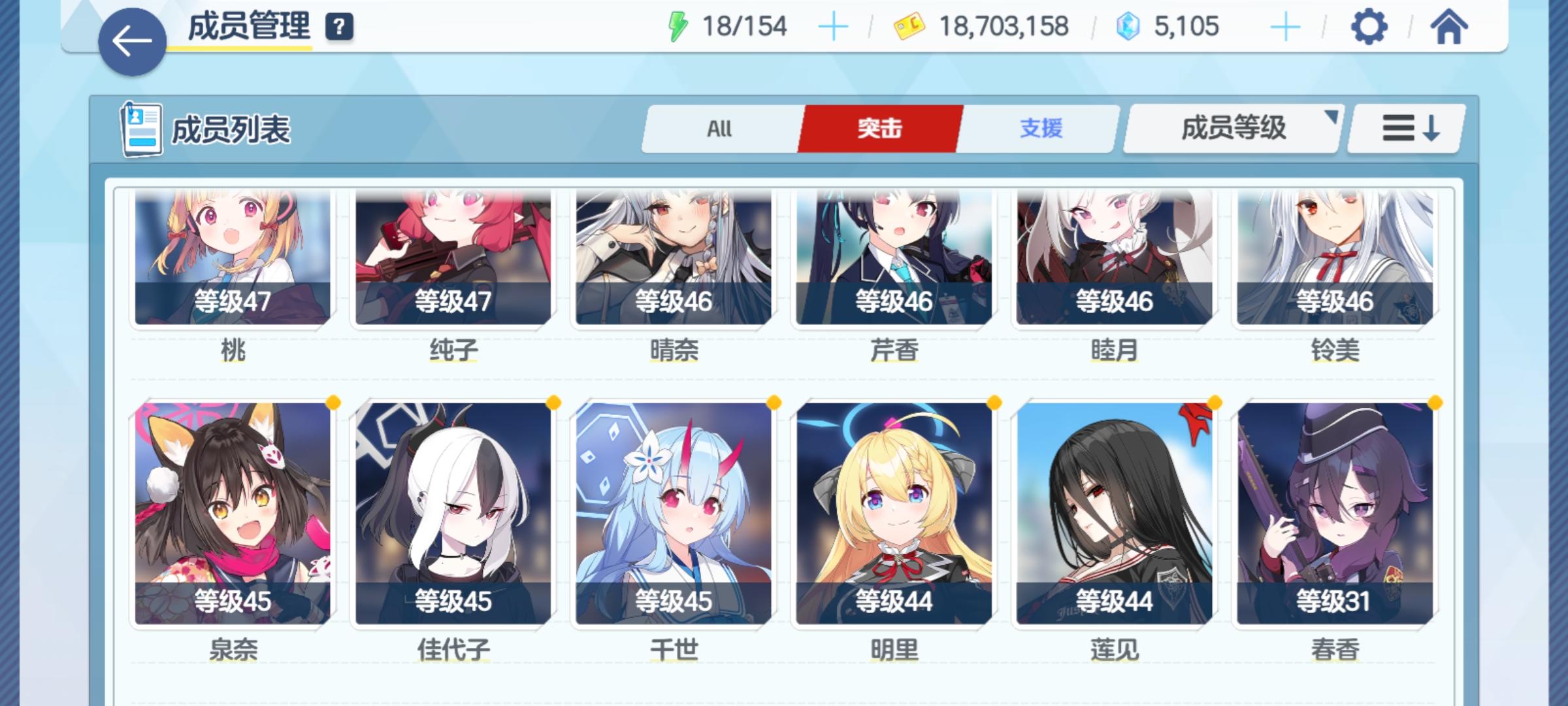Click the 突击 filter button

pos(881,129)
